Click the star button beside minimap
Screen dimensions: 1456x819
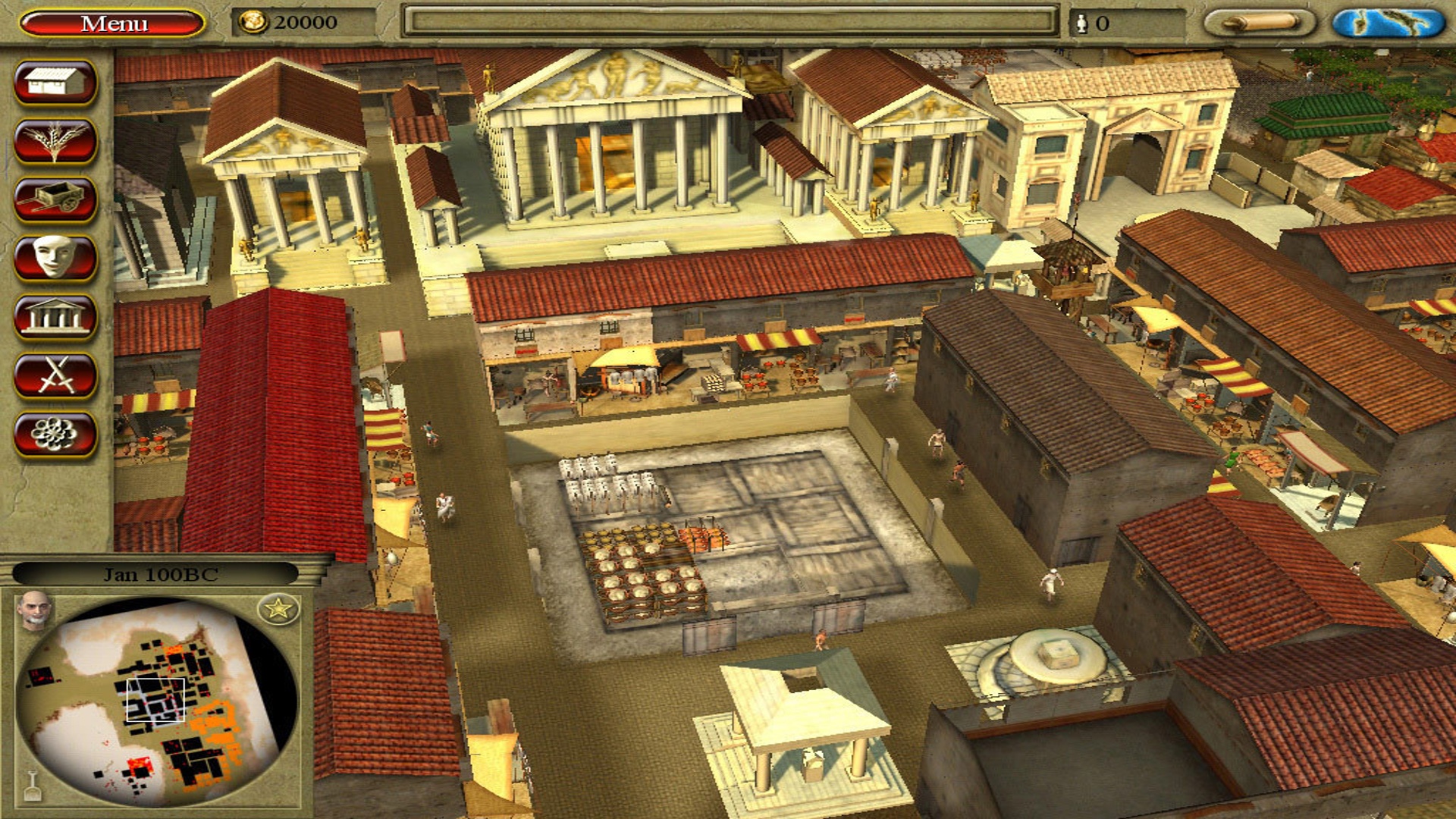[278, 608]
